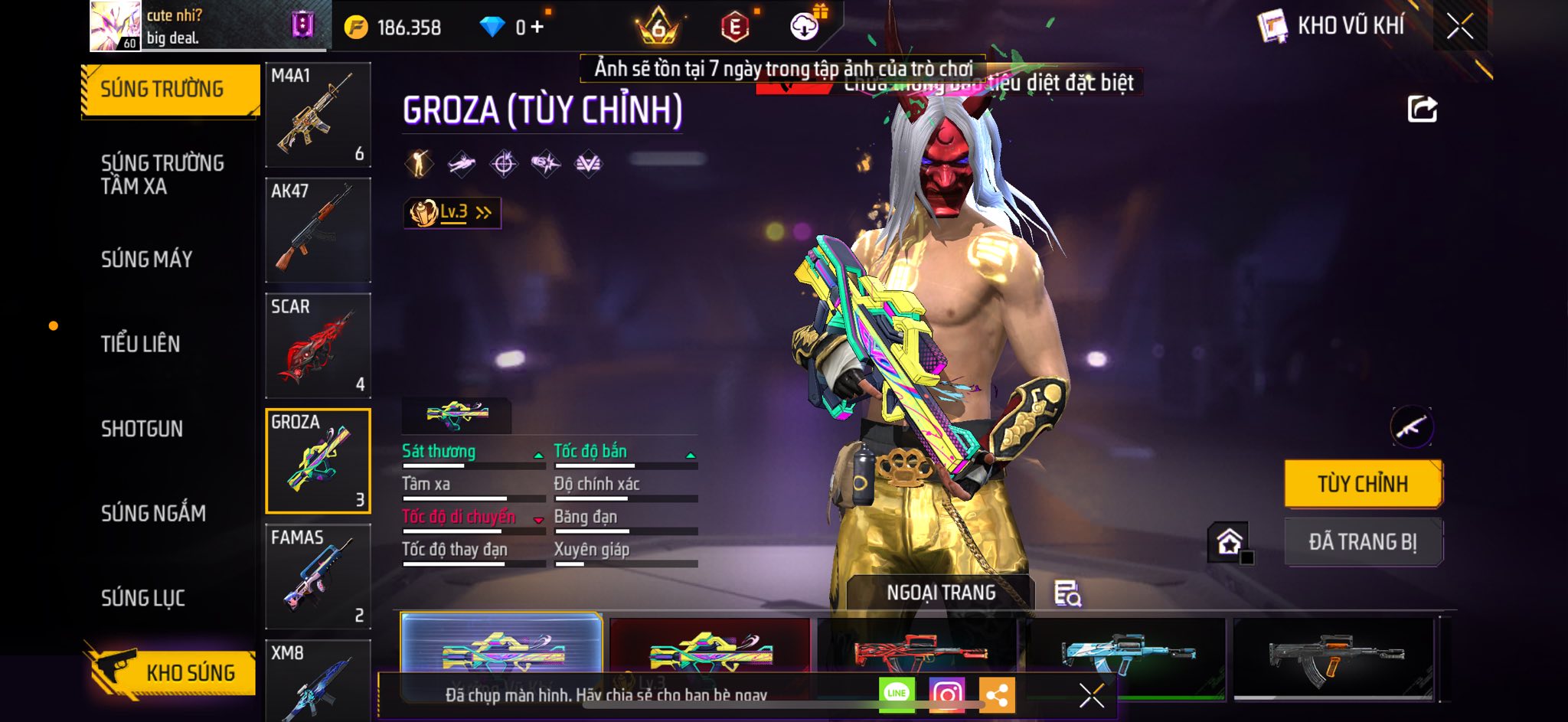Switch to Súng Ngắm category
This screenshot has height=722, width=1568.
[154, 513]
